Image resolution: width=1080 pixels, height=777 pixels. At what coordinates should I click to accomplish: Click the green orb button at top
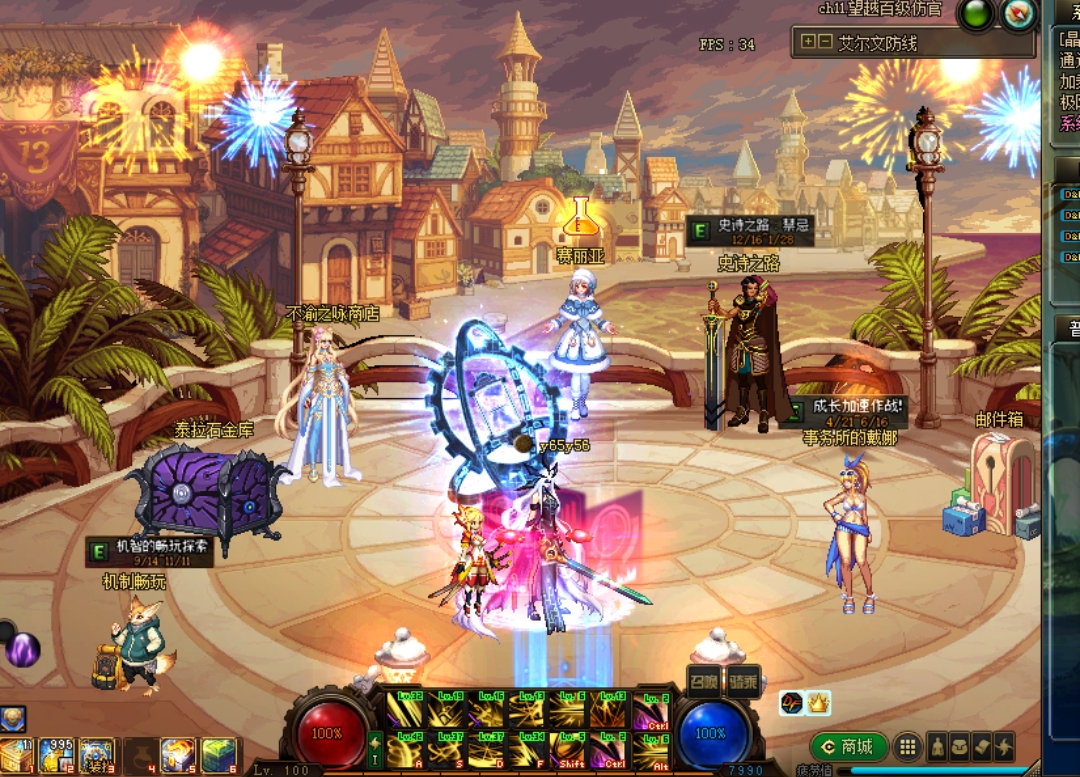click(x=976, y=15)
